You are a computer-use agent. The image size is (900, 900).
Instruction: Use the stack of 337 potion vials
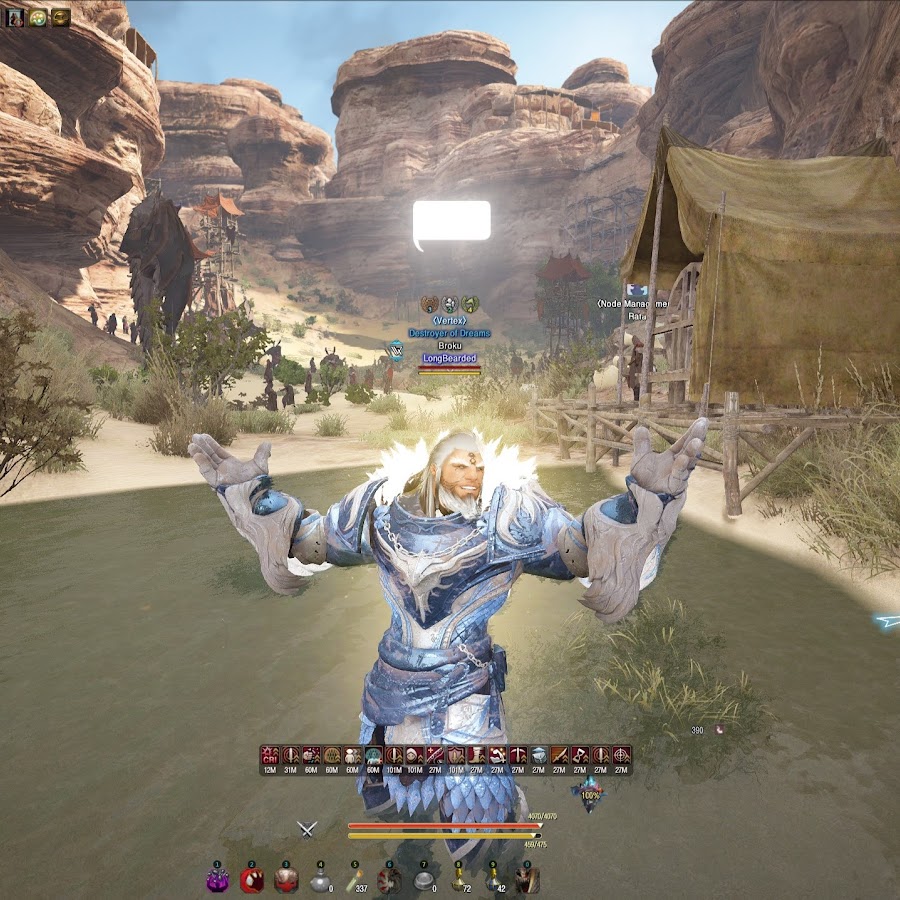pos(353,880)
